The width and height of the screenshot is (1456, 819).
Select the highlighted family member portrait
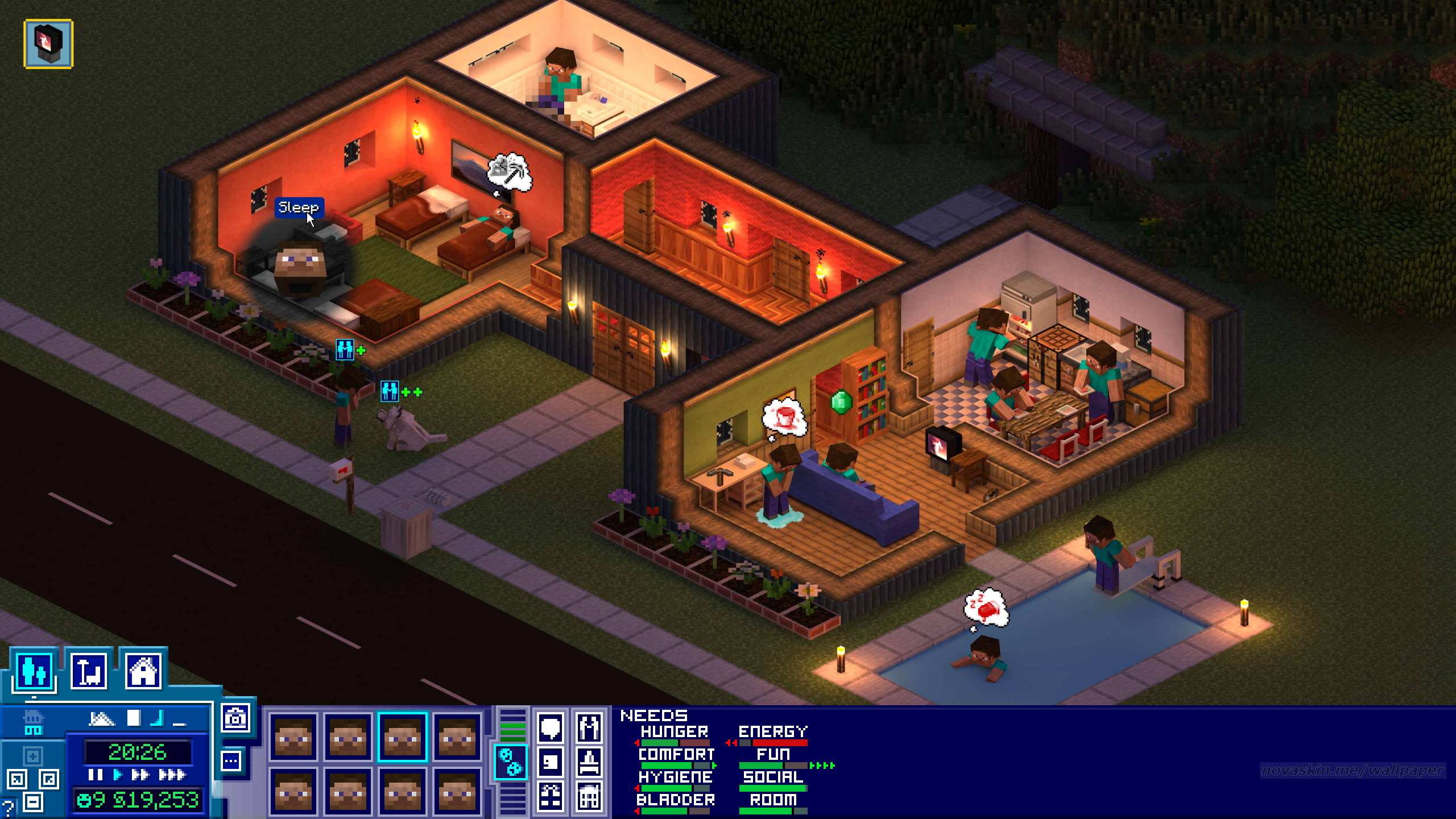pos(402,737)
